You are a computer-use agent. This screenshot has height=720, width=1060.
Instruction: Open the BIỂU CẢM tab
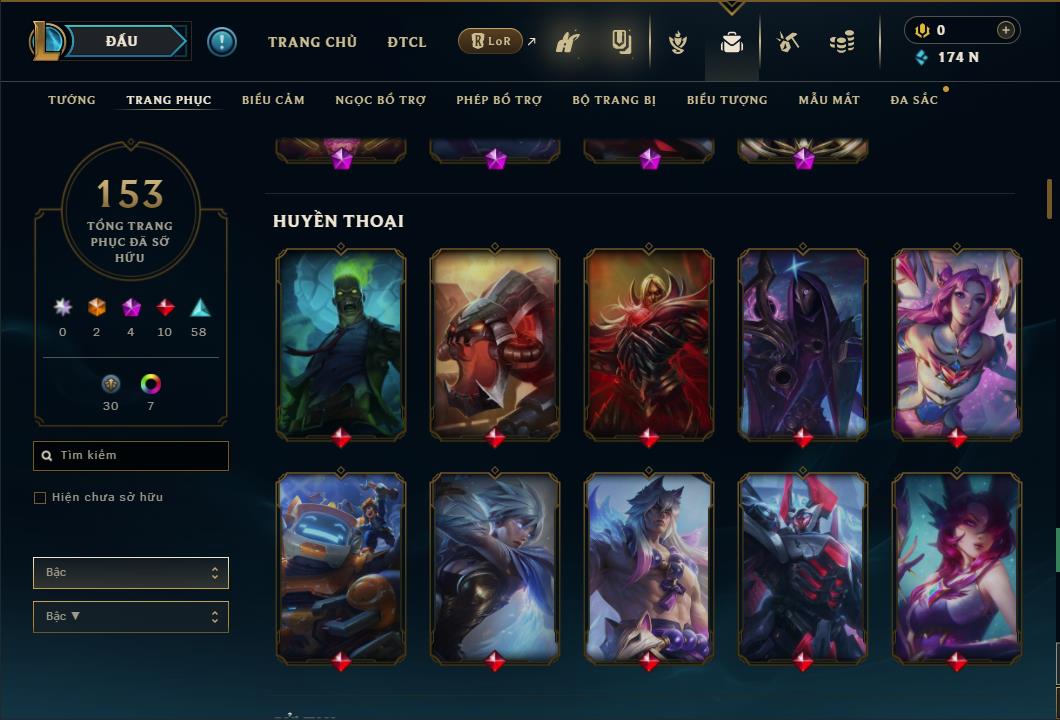coord(273,100)
